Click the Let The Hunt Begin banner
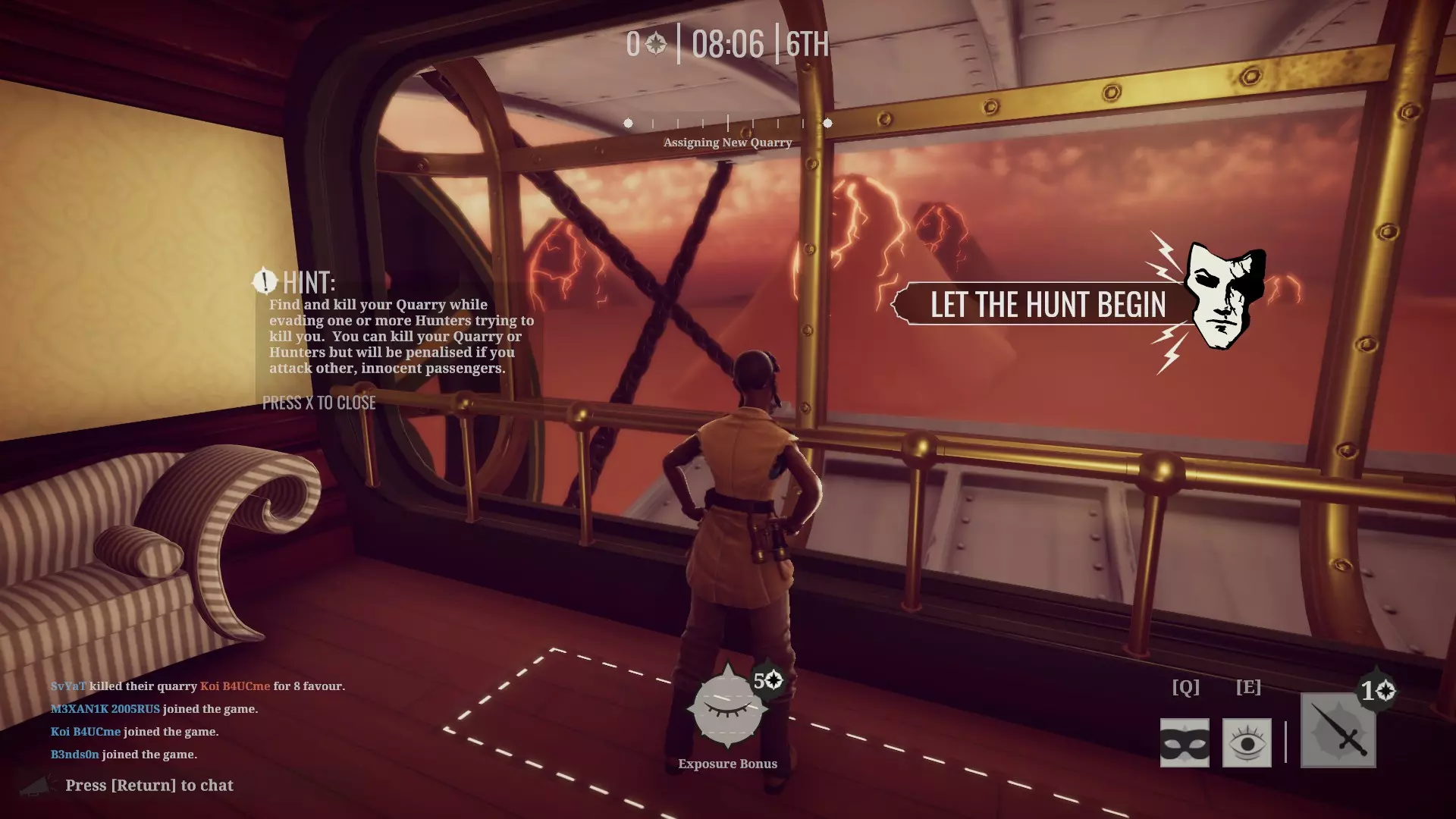Viewport: 1456px width, 819px height. pyautogui.click(x=1047, y=305)
